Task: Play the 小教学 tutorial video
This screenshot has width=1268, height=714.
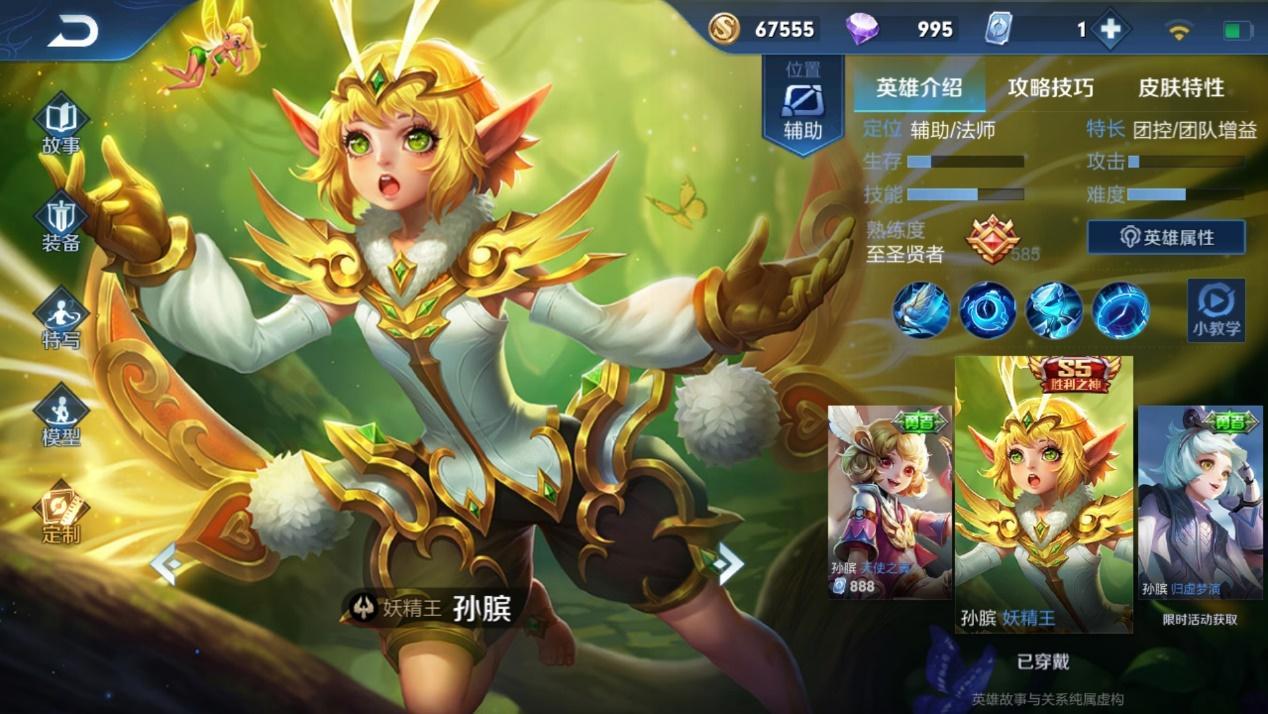Action: [x=1216, y=309]
